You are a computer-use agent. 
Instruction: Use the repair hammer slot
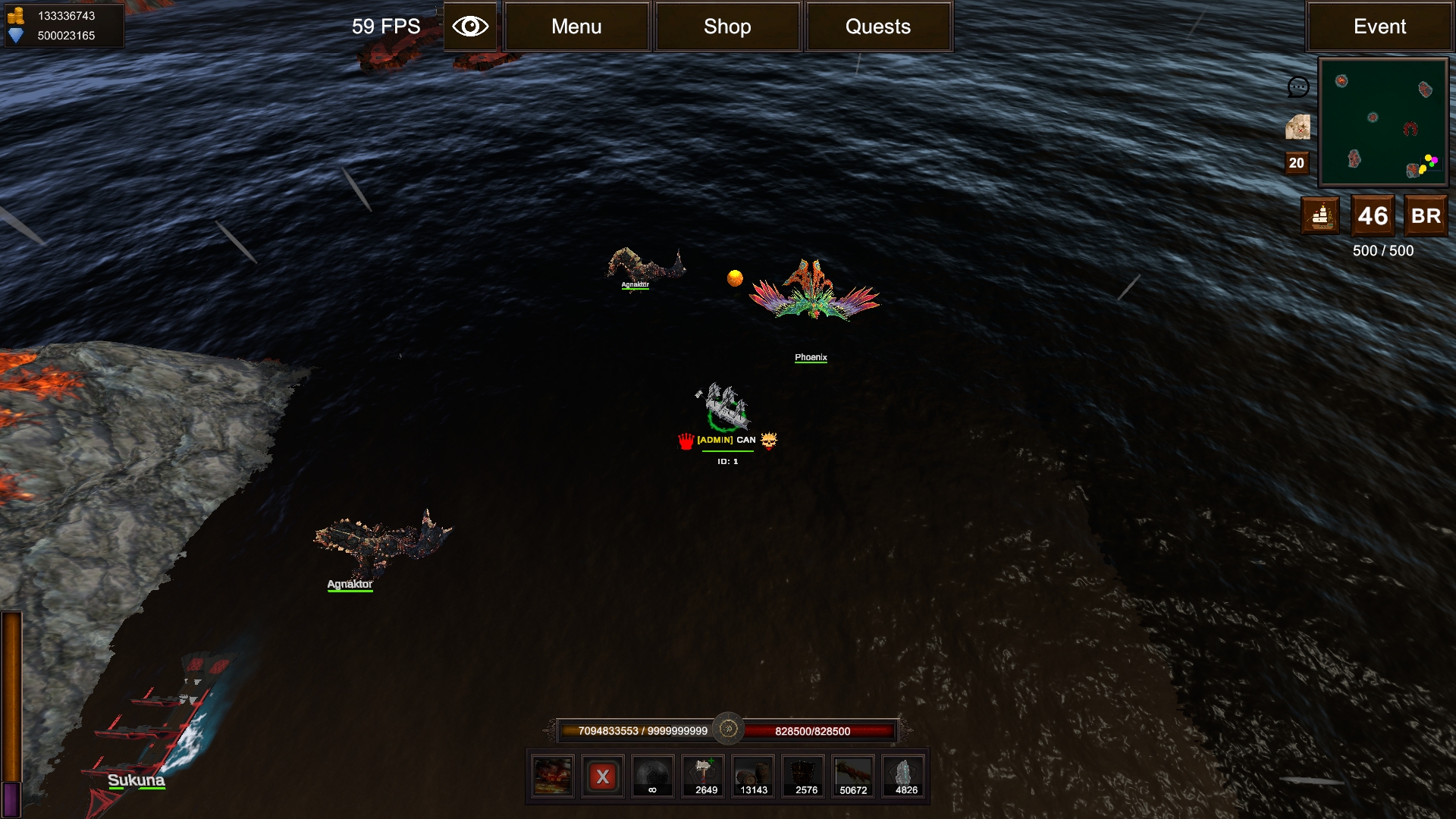point(704,777)
